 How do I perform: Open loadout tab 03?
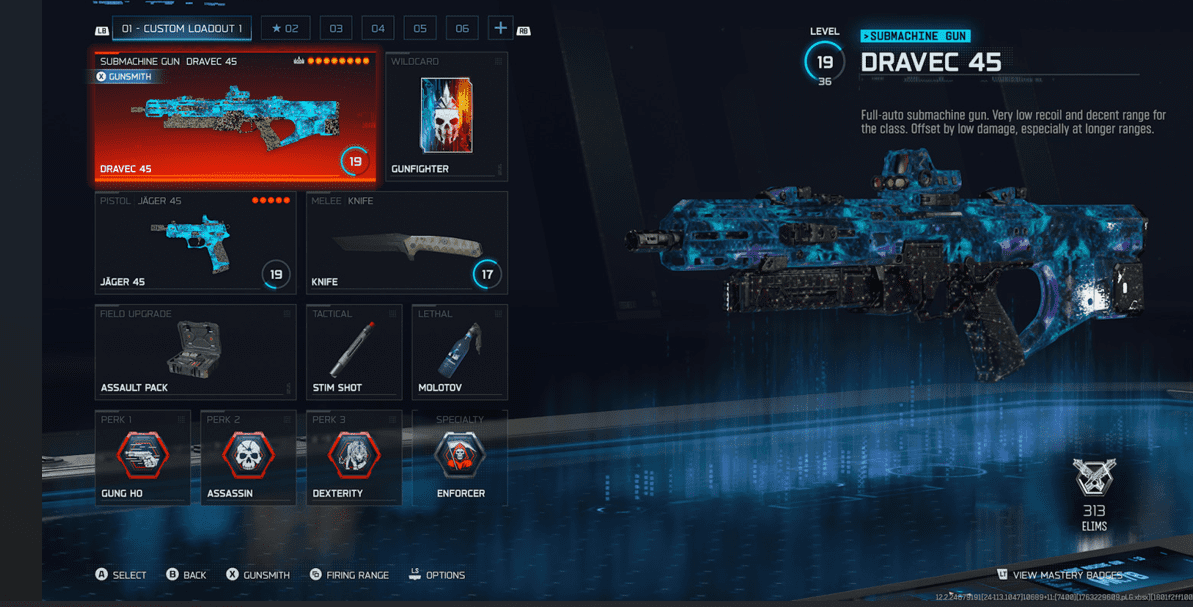tap(336, 29)
